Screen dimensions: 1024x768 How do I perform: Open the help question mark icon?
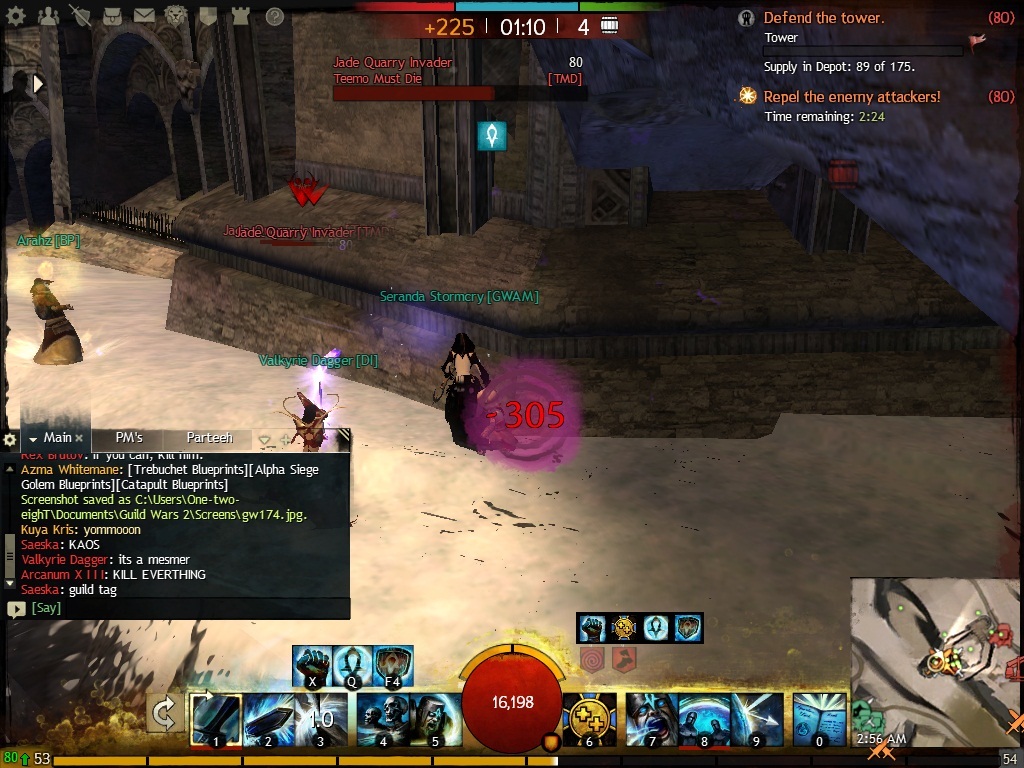(x=274, y=16)
